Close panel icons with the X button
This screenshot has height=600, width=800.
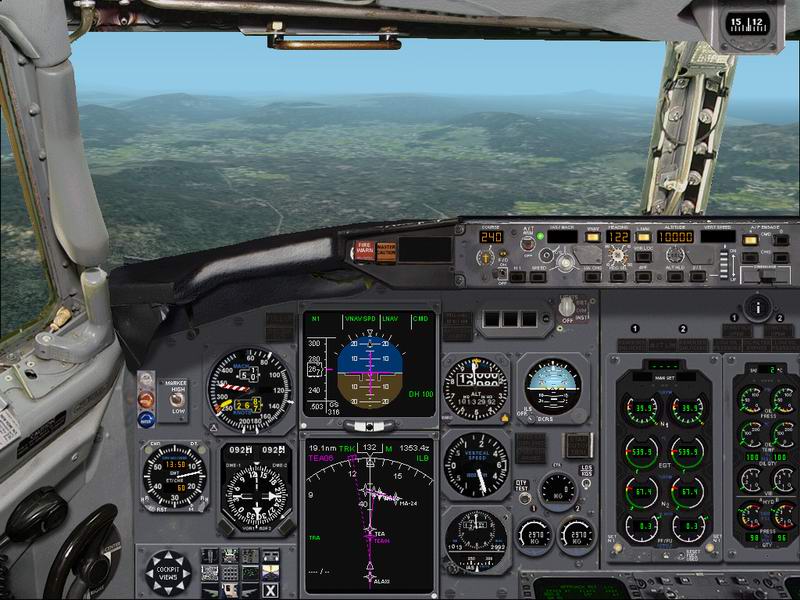[x=270, y=590]
